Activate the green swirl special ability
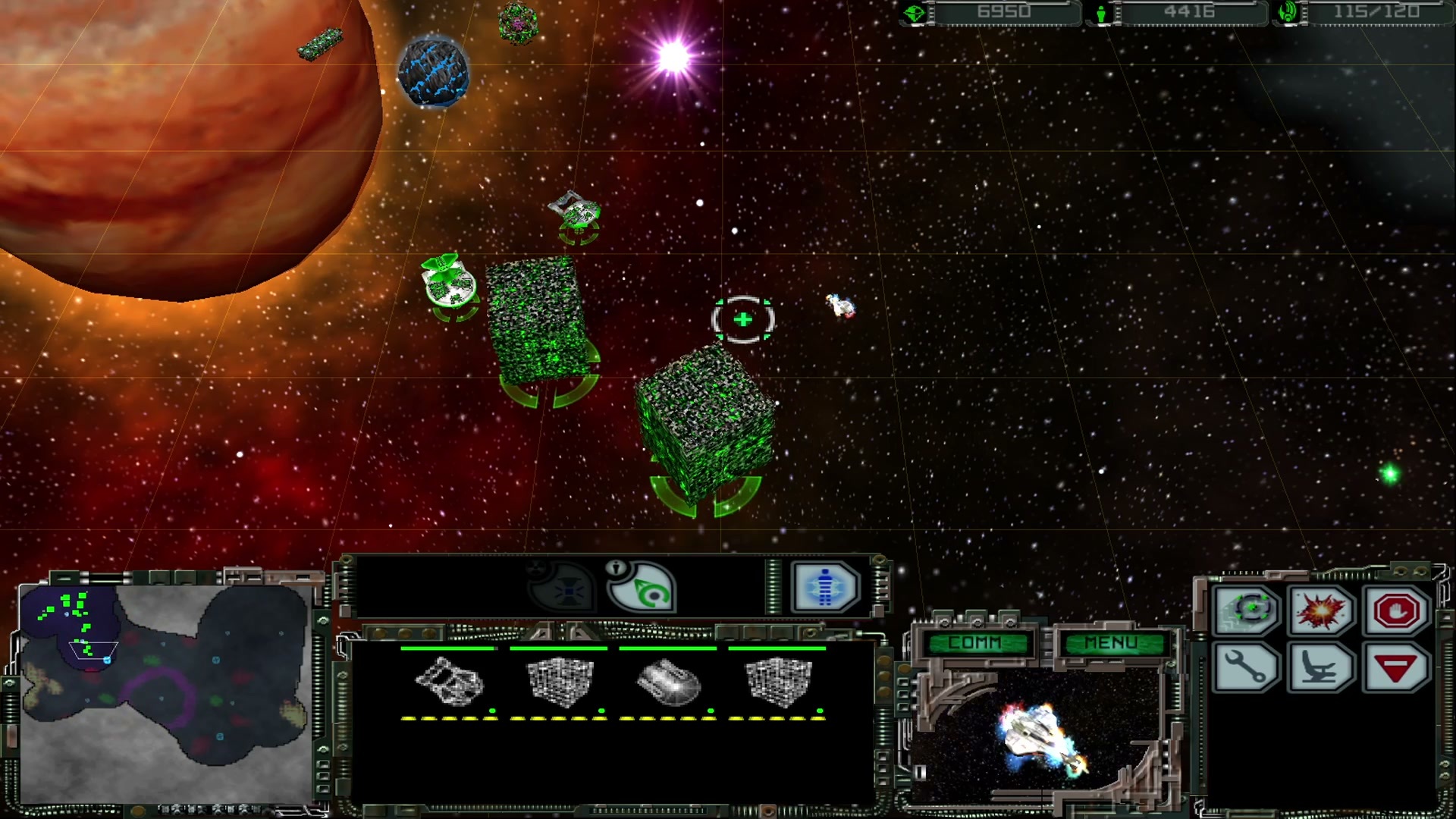 642,586
